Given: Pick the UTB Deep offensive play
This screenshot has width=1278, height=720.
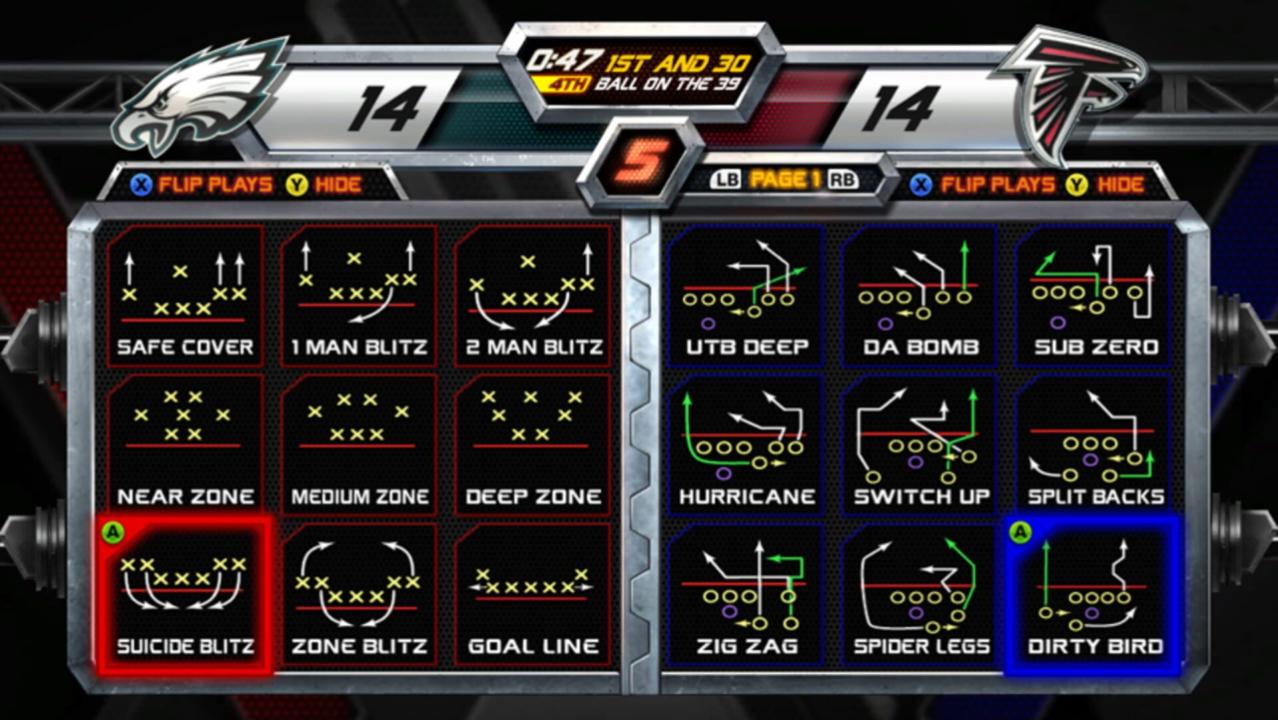Looking at the screenshot, I should point(747,296).
